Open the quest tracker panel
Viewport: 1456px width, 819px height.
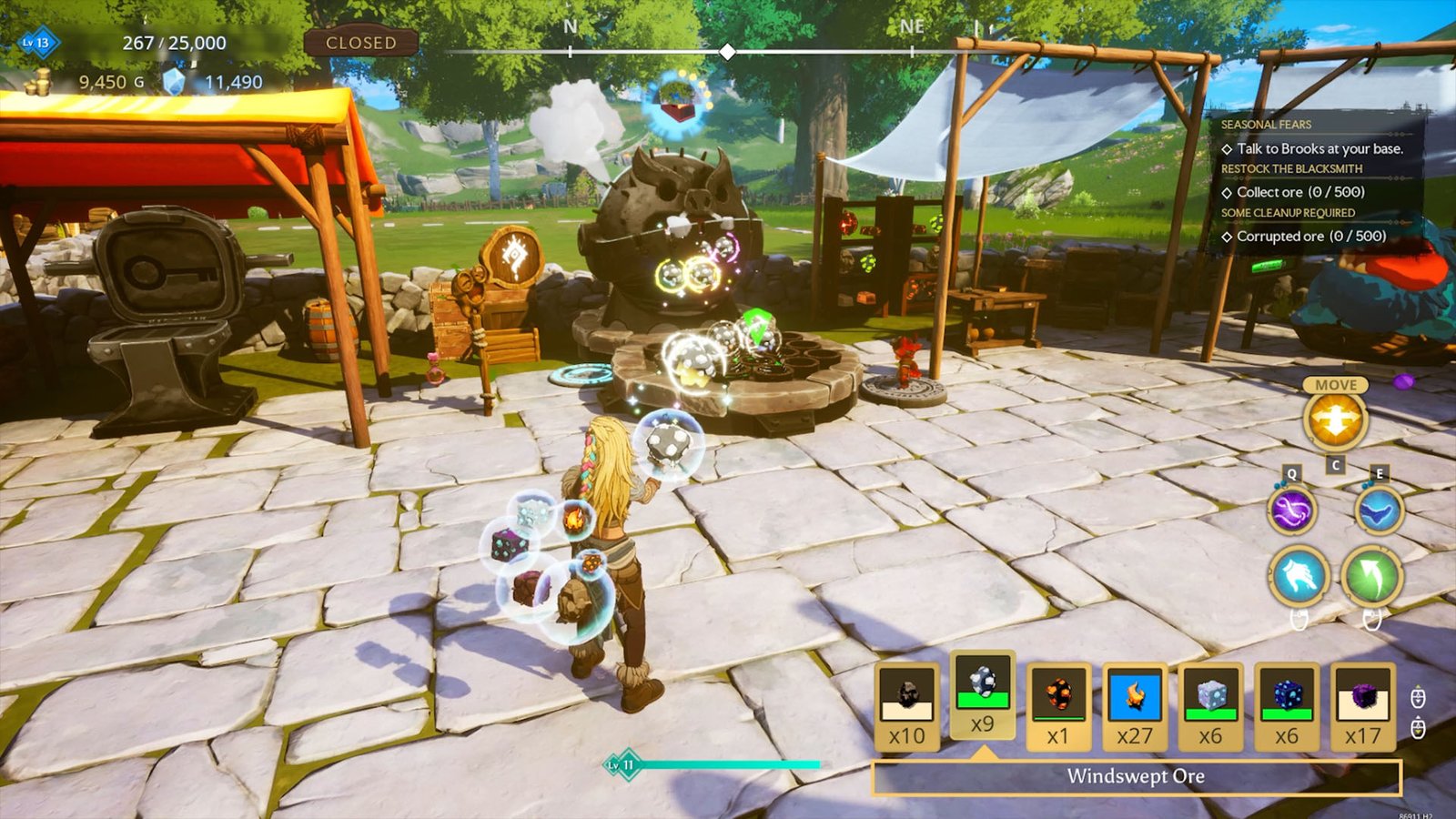1310,182
